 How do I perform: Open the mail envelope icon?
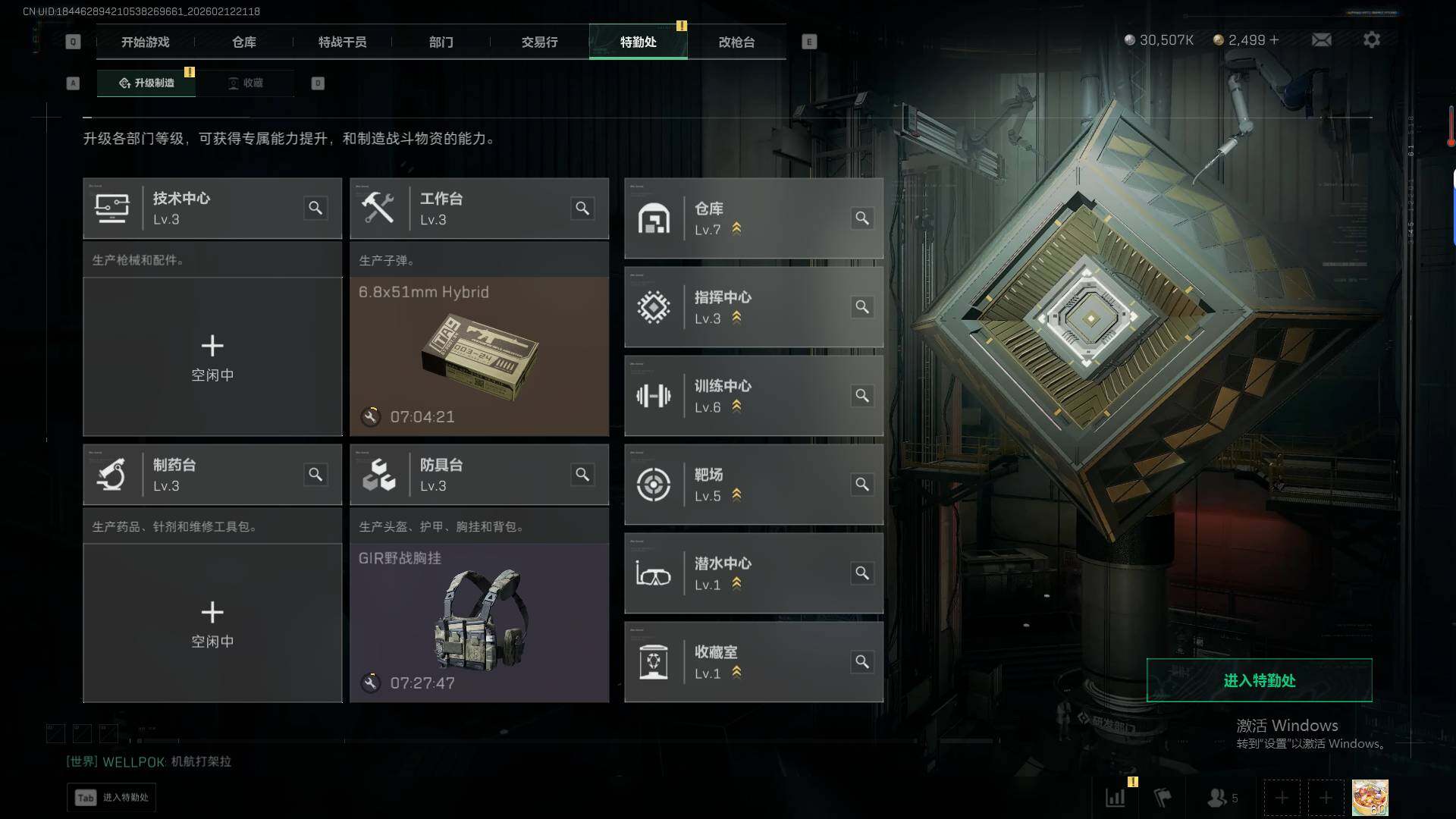point(1321,39)
